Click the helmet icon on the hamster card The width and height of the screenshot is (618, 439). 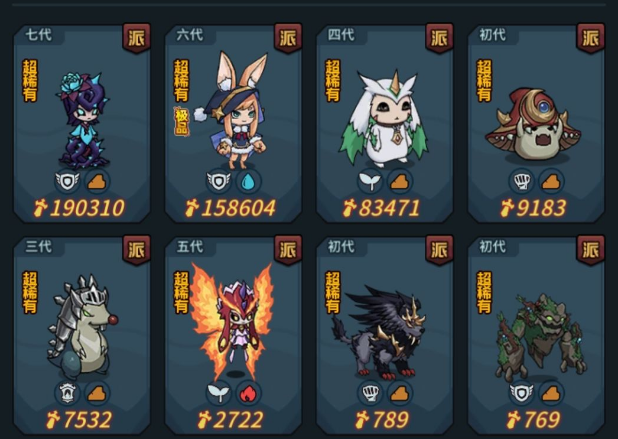(67, 392)
